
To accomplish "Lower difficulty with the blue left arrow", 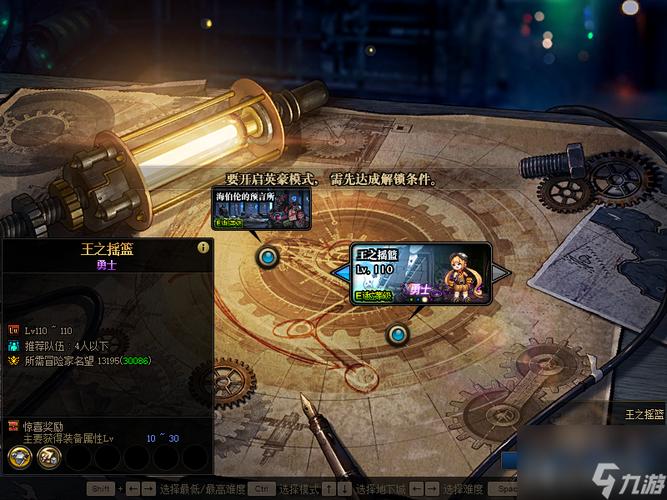I will tap(341, 273).
